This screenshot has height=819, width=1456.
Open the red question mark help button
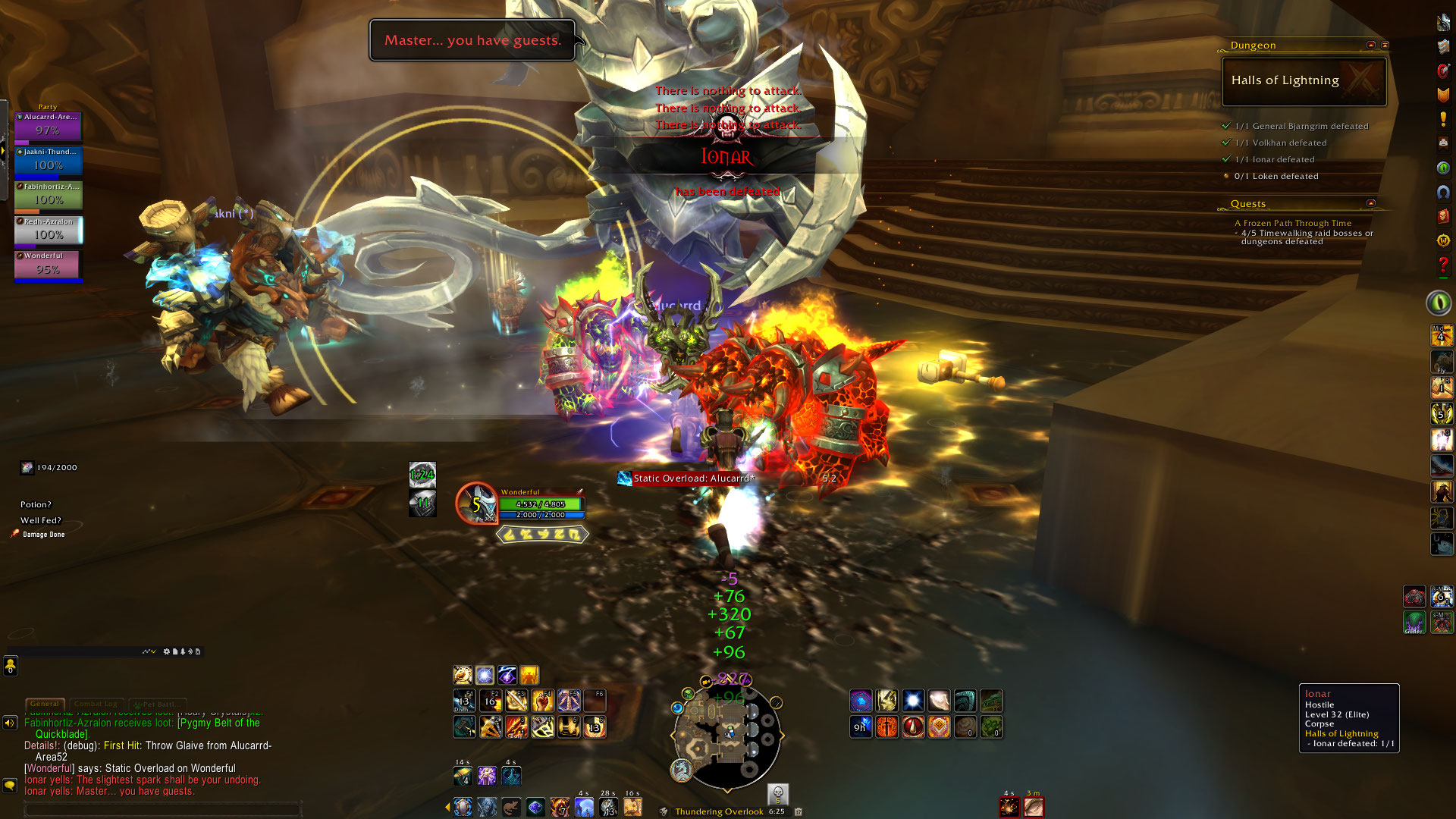pos(1443,265)
